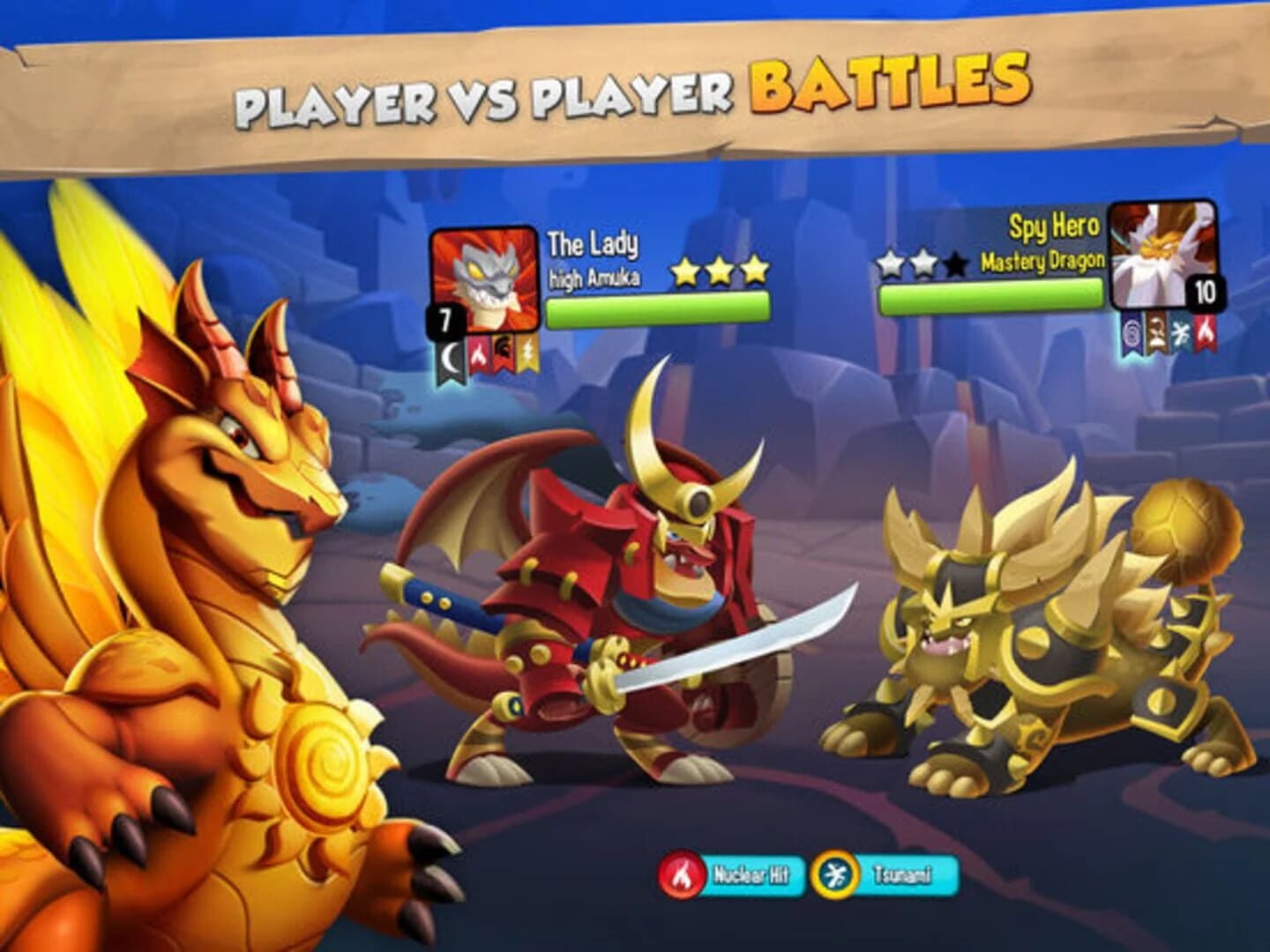Click the flame icon on Nuclear Hit skill
This screenshot has height=952, width=1270.
(x=682, y=874)
